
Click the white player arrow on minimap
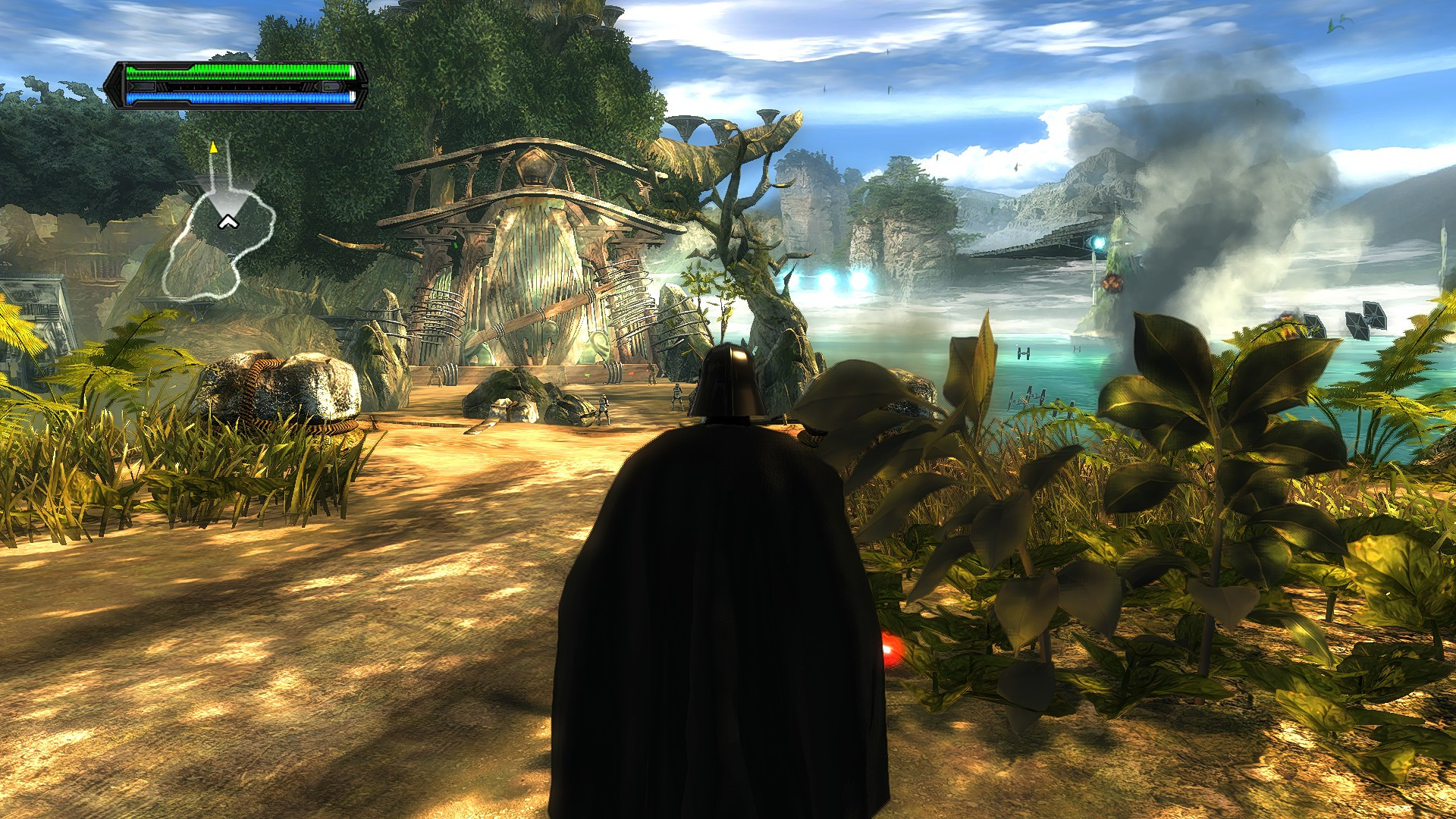point(227,221)
